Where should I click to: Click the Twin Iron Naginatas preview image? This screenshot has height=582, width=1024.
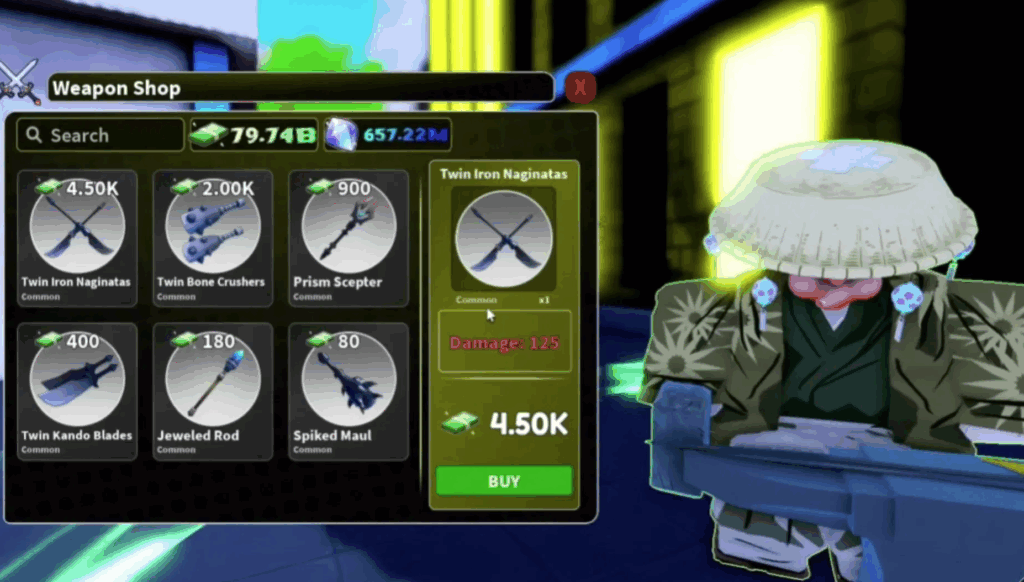[503, 239]
